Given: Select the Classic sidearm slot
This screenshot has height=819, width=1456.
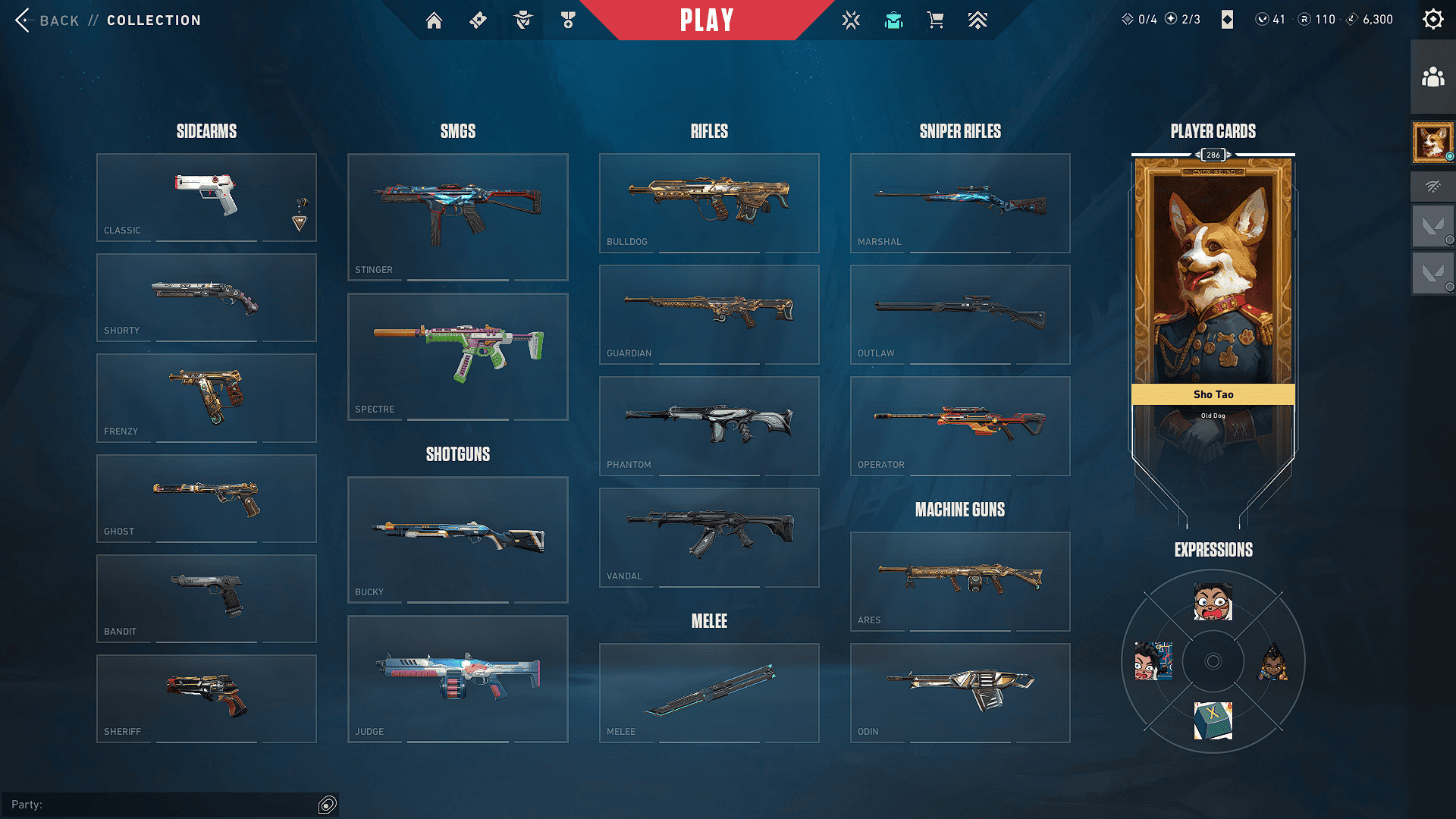Looking at the screenshot, I should point(206,197).
